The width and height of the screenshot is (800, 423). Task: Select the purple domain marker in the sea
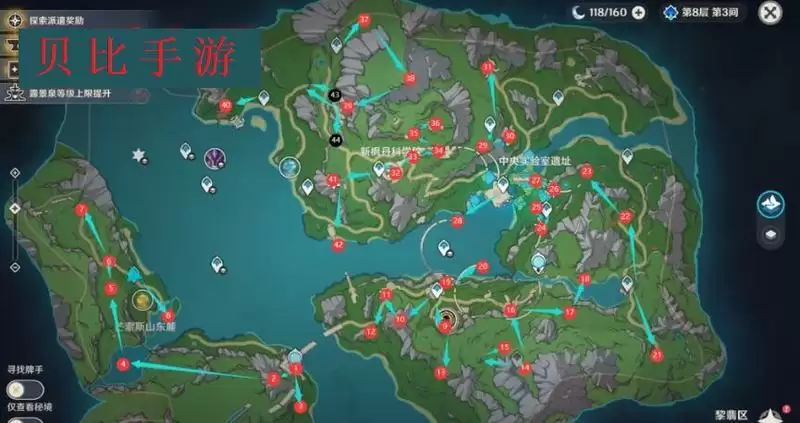pos(215,157)
